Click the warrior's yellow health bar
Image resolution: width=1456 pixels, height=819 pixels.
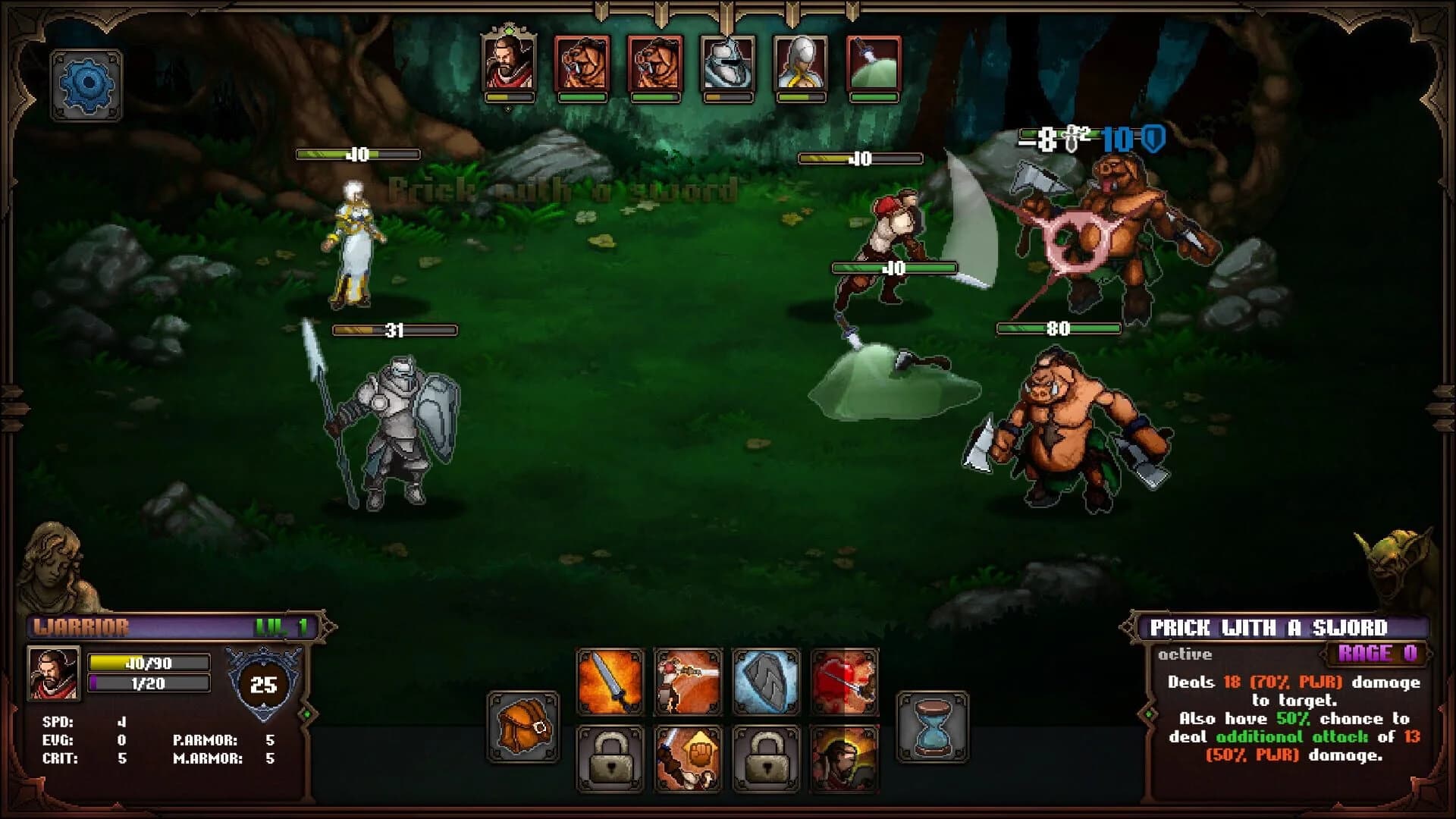[x=148, y=661]
